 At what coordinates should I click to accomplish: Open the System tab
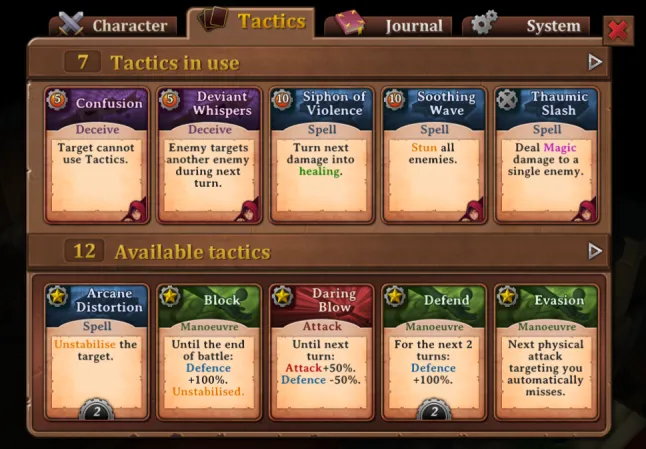[526, 25]
